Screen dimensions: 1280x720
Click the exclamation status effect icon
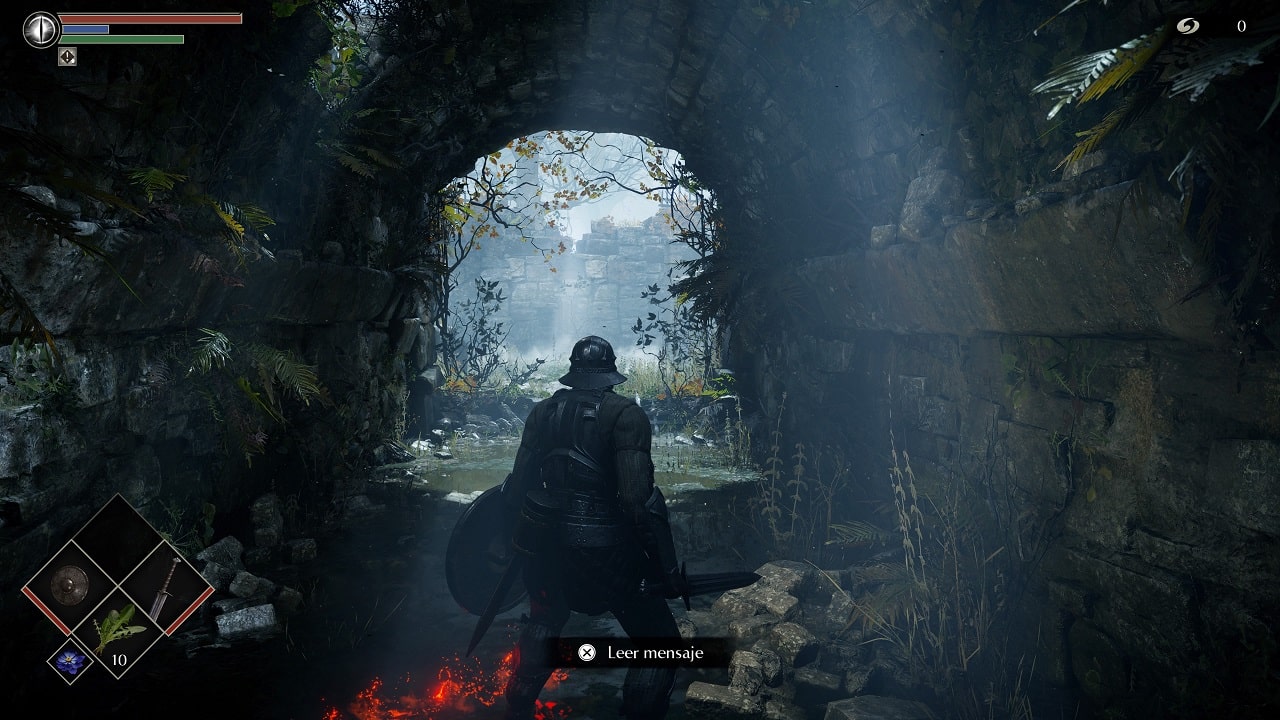(x=67, y=57)
